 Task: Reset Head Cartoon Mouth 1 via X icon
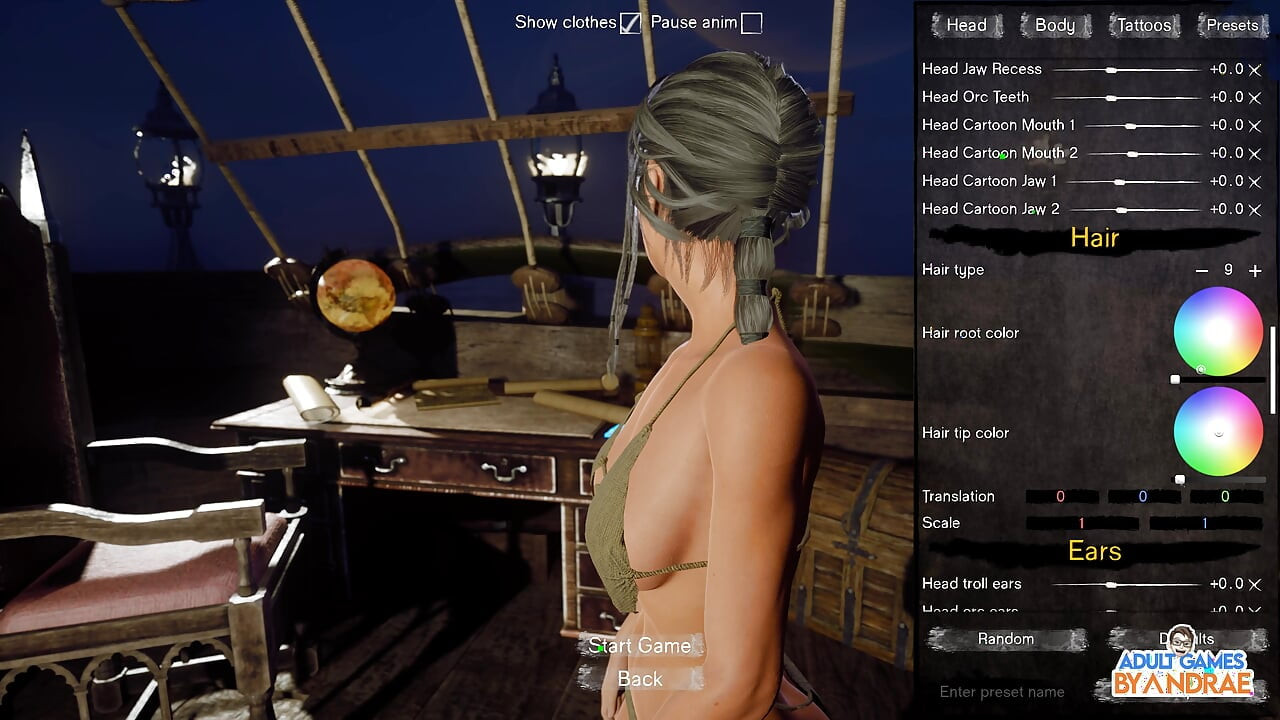(x=1256, y=125)
